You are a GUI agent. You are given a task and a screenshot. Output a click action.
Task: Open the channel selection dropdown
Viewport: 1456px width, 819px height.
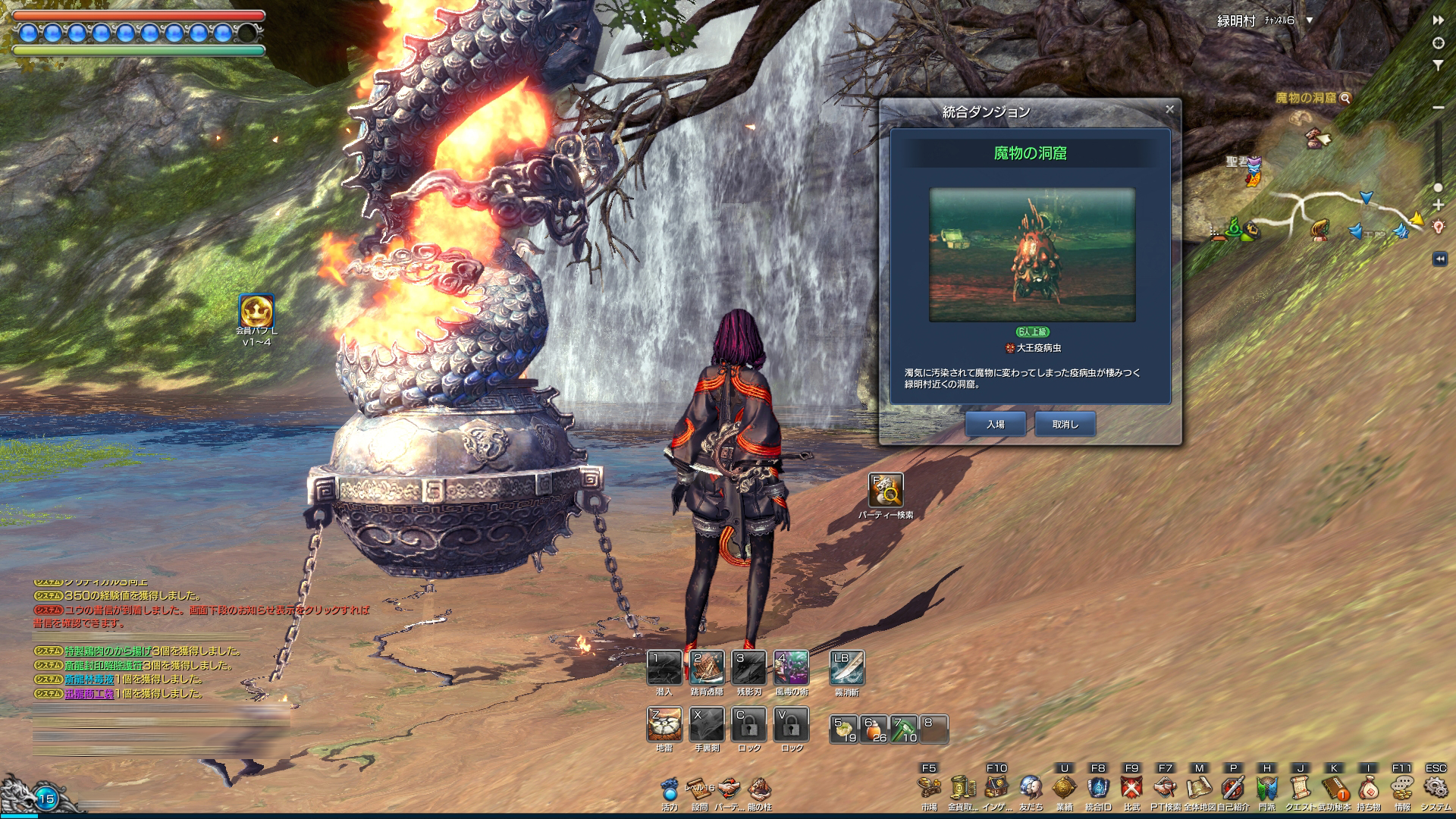pos(1310,20)
